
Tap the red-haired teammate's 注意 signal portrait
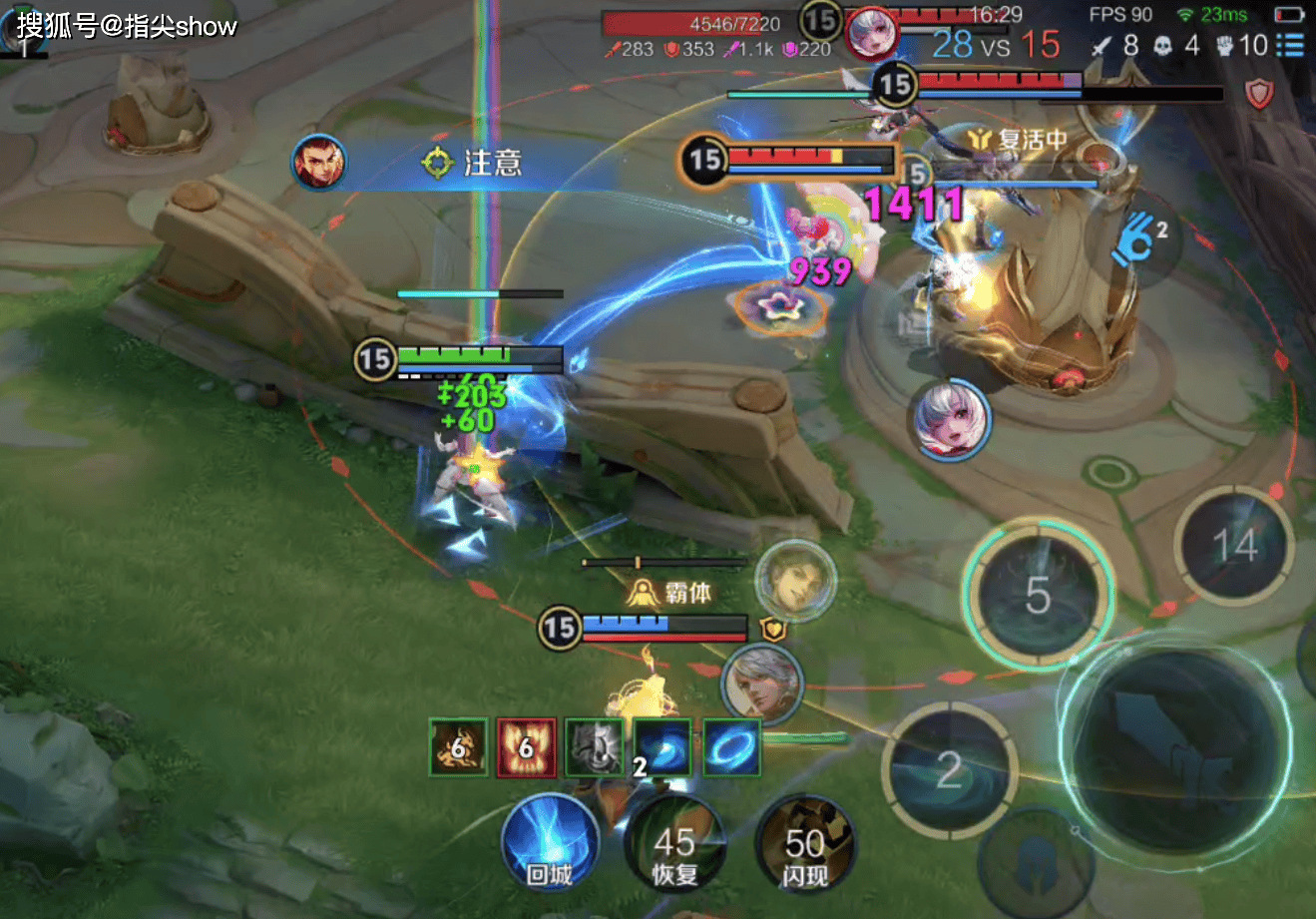pyautogui.click(x=319, y=163)
